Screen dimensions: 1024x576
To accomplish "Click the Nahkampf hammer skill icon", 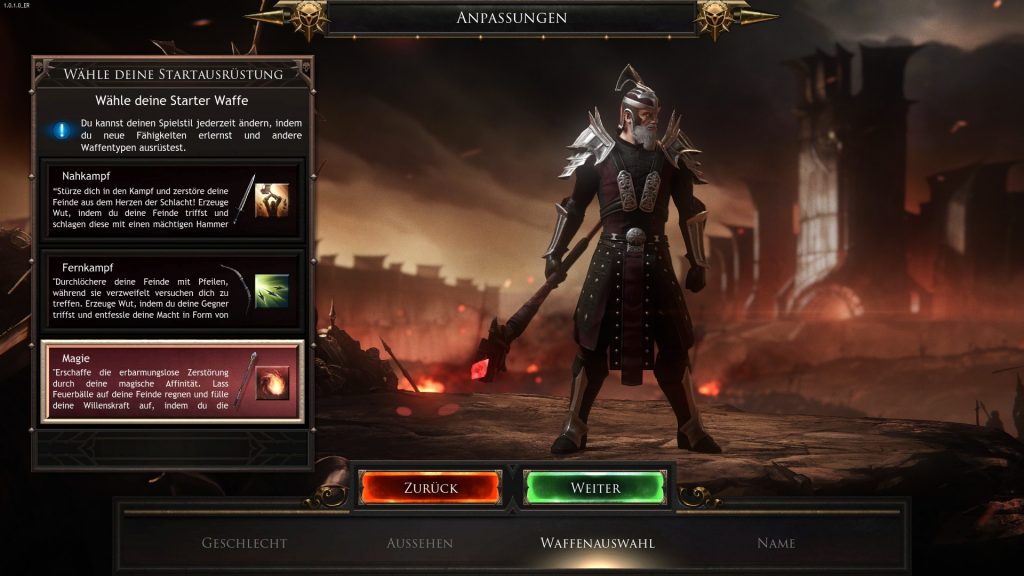I will [271, 200].
